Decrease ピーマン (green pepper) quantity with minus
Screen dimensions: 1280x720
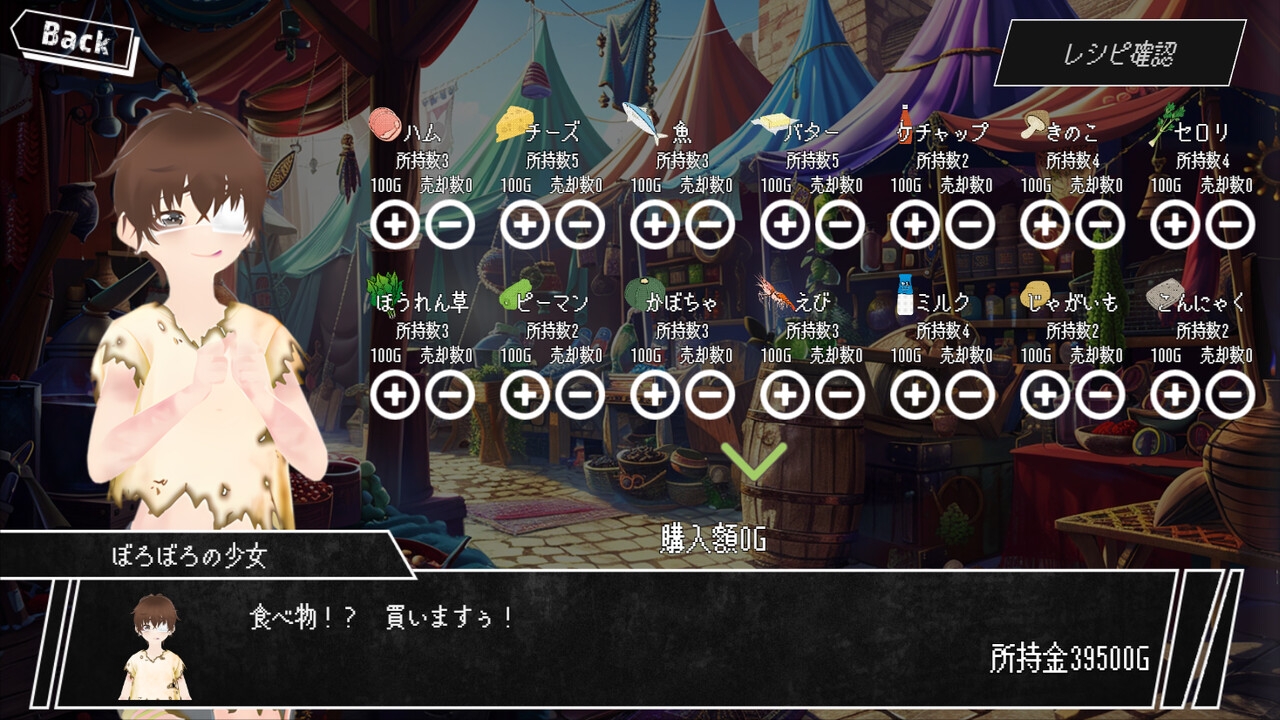[580, 395]
